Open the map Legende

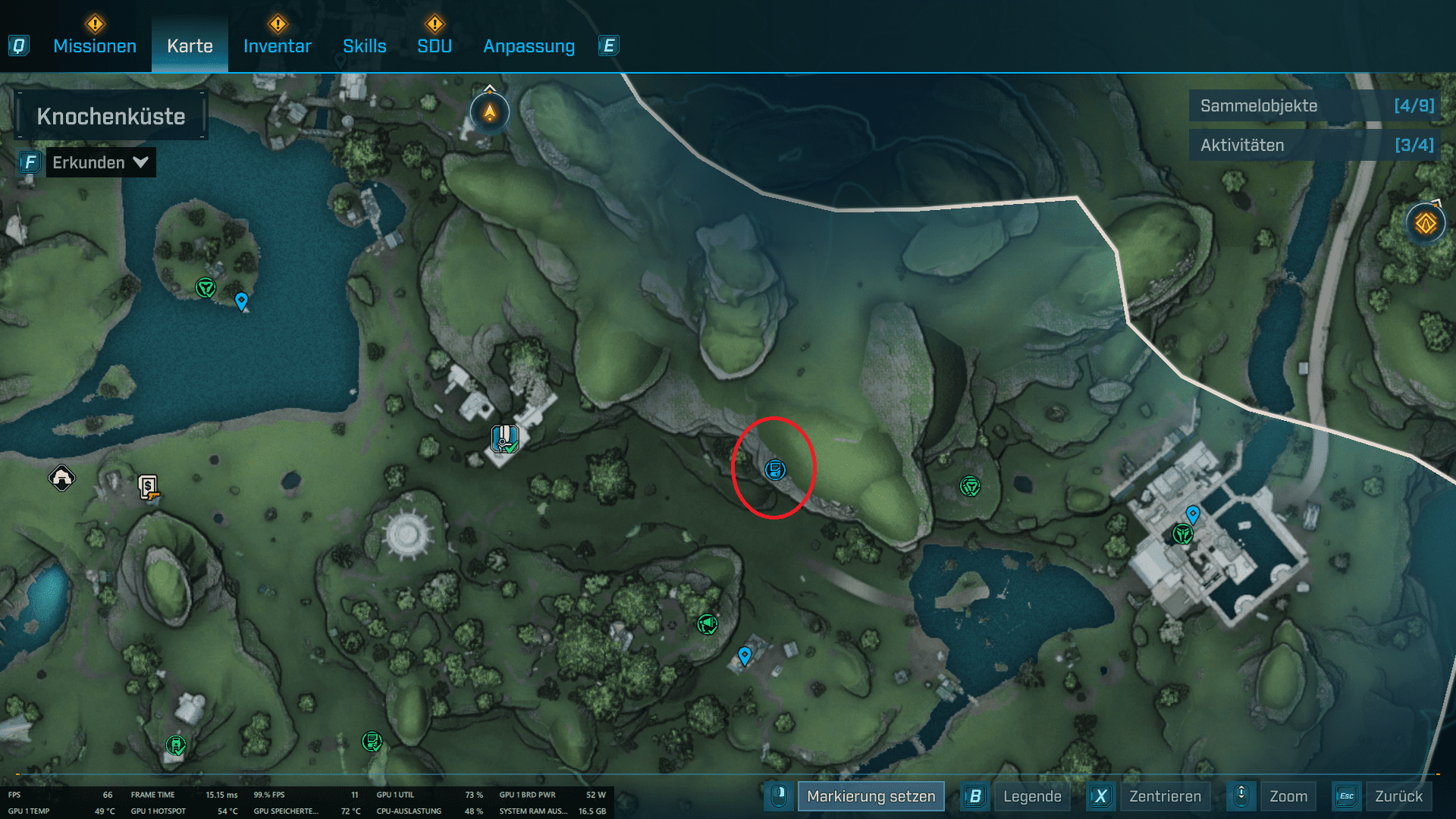point(1031,796)
